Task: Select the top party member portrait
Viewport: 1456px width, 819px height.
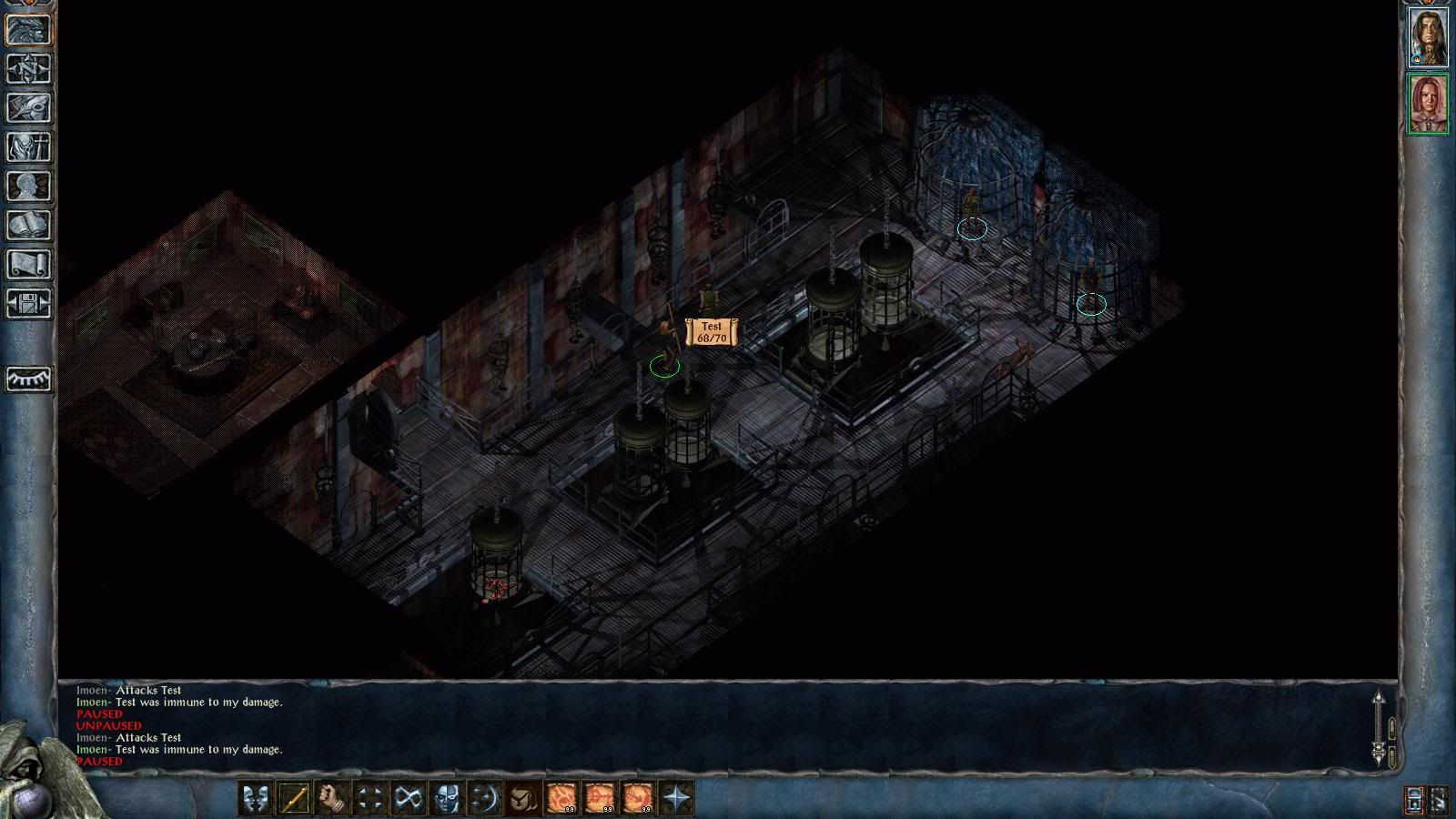Action: point(1428,37)
